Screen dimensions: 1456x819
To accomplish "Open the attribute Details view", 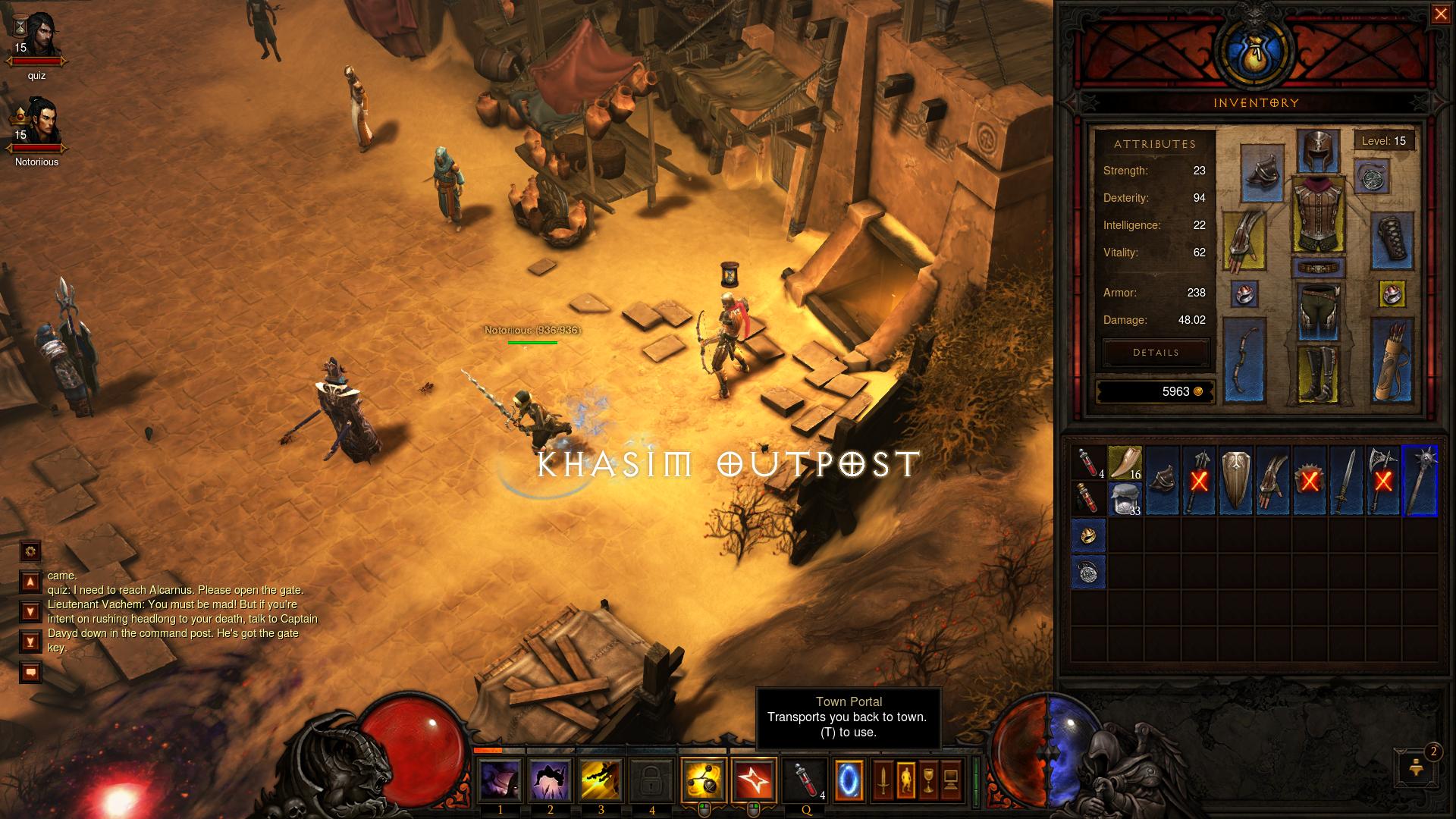I will 1156,353.
